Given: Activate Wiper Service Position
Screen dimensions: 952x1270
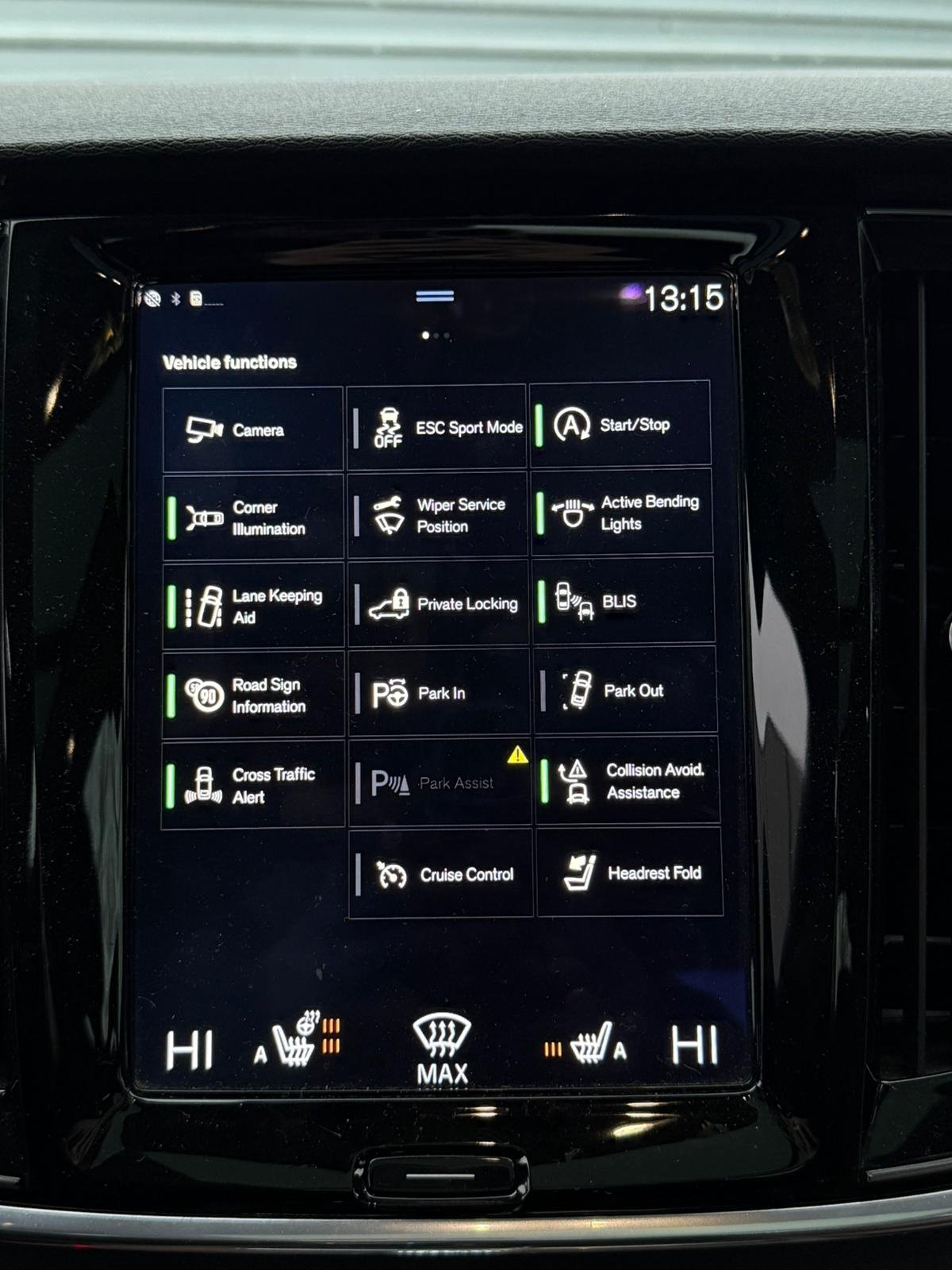Looking at the screenshot, I should coord(438,515).
